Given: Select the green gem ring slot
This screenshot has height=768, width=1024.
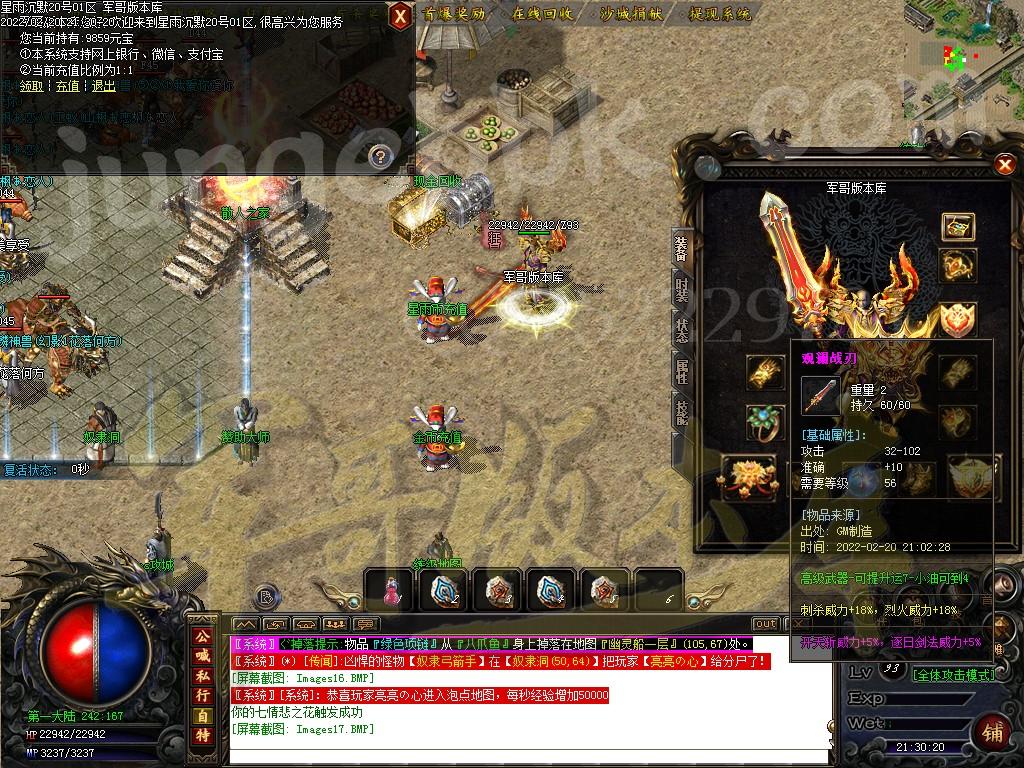Looking at the screenshot, I should pos(765,420).
